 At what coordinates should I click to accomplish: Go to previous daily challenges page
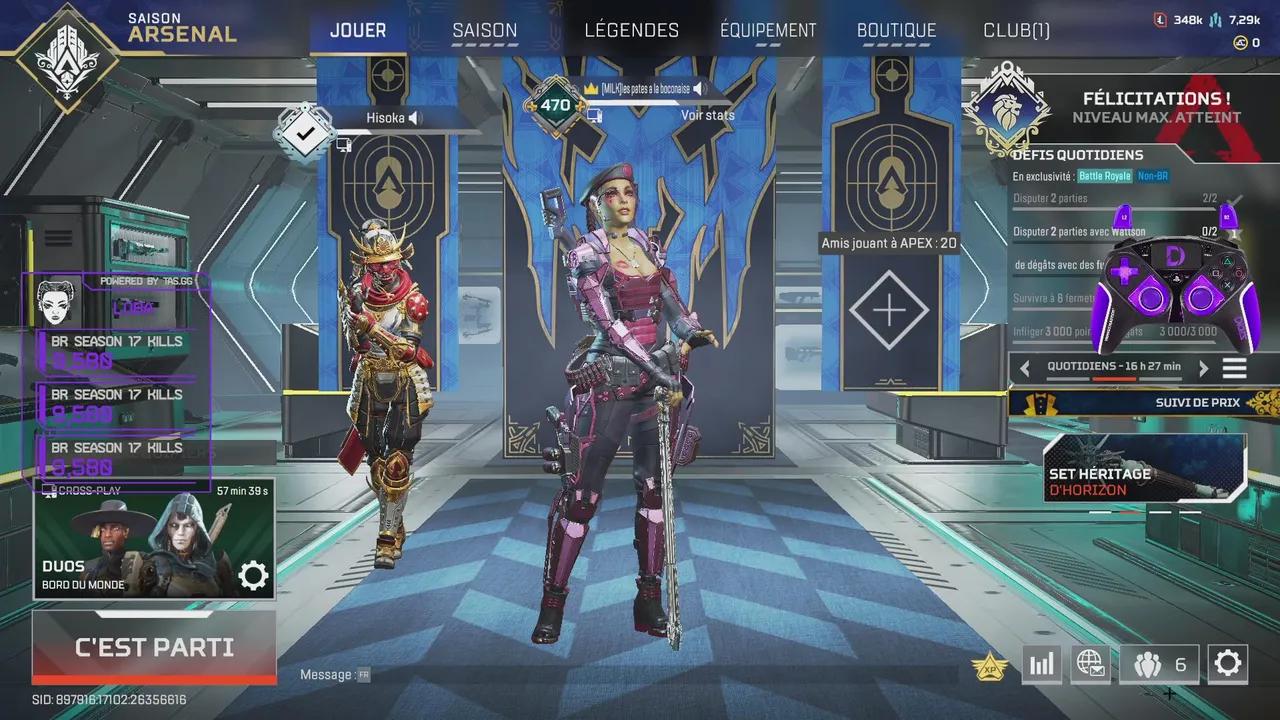pos(1024,368)
